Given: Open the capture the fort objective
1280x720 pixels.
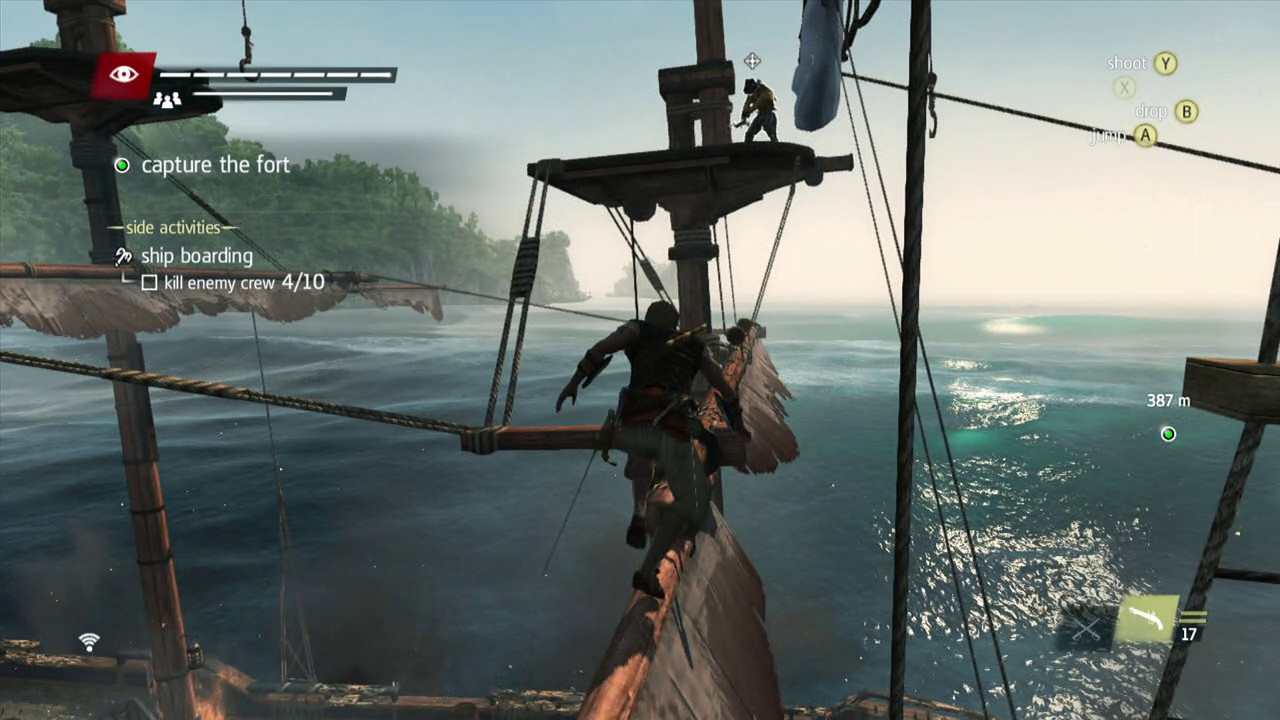Looking at the screenshot, I should pyautogui.click(x=215, y=165).
